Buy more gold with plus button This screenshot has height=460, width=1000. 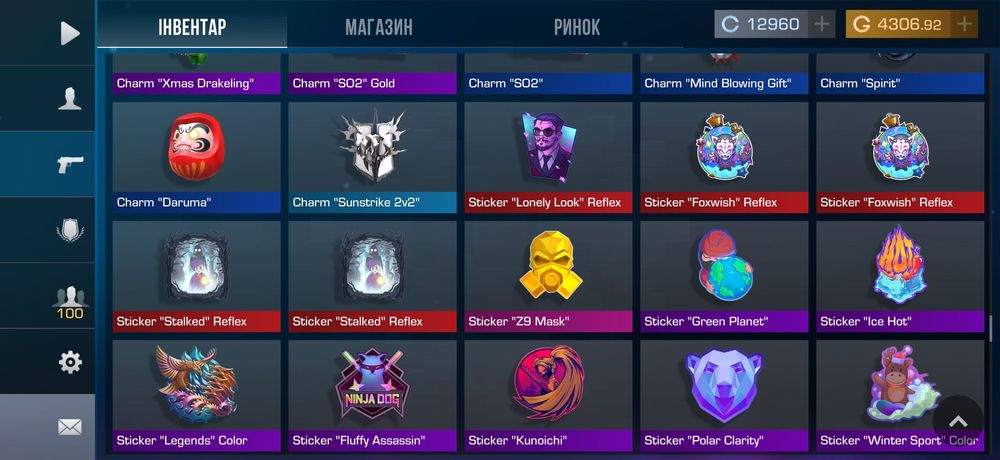(x=964, y=24)
